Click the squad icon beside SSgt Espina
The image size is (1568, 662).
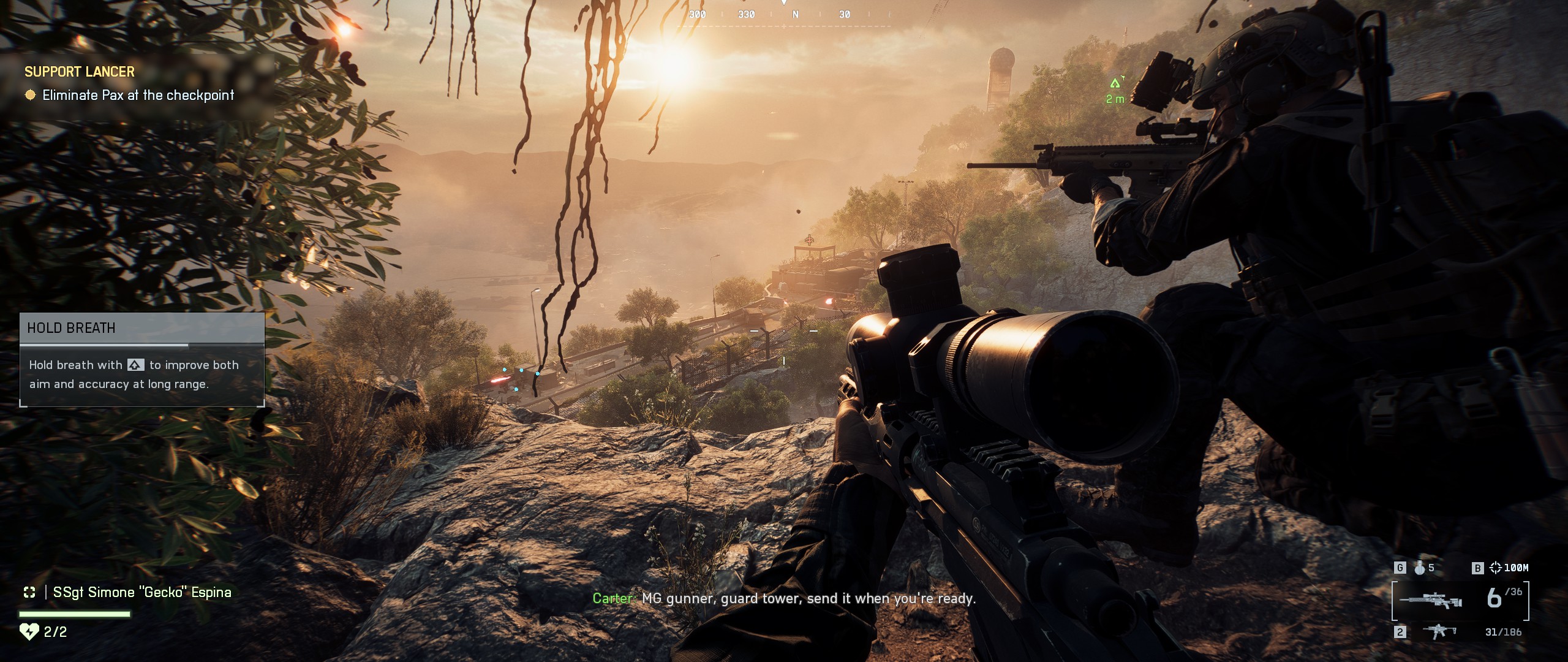tap(29, 592)
